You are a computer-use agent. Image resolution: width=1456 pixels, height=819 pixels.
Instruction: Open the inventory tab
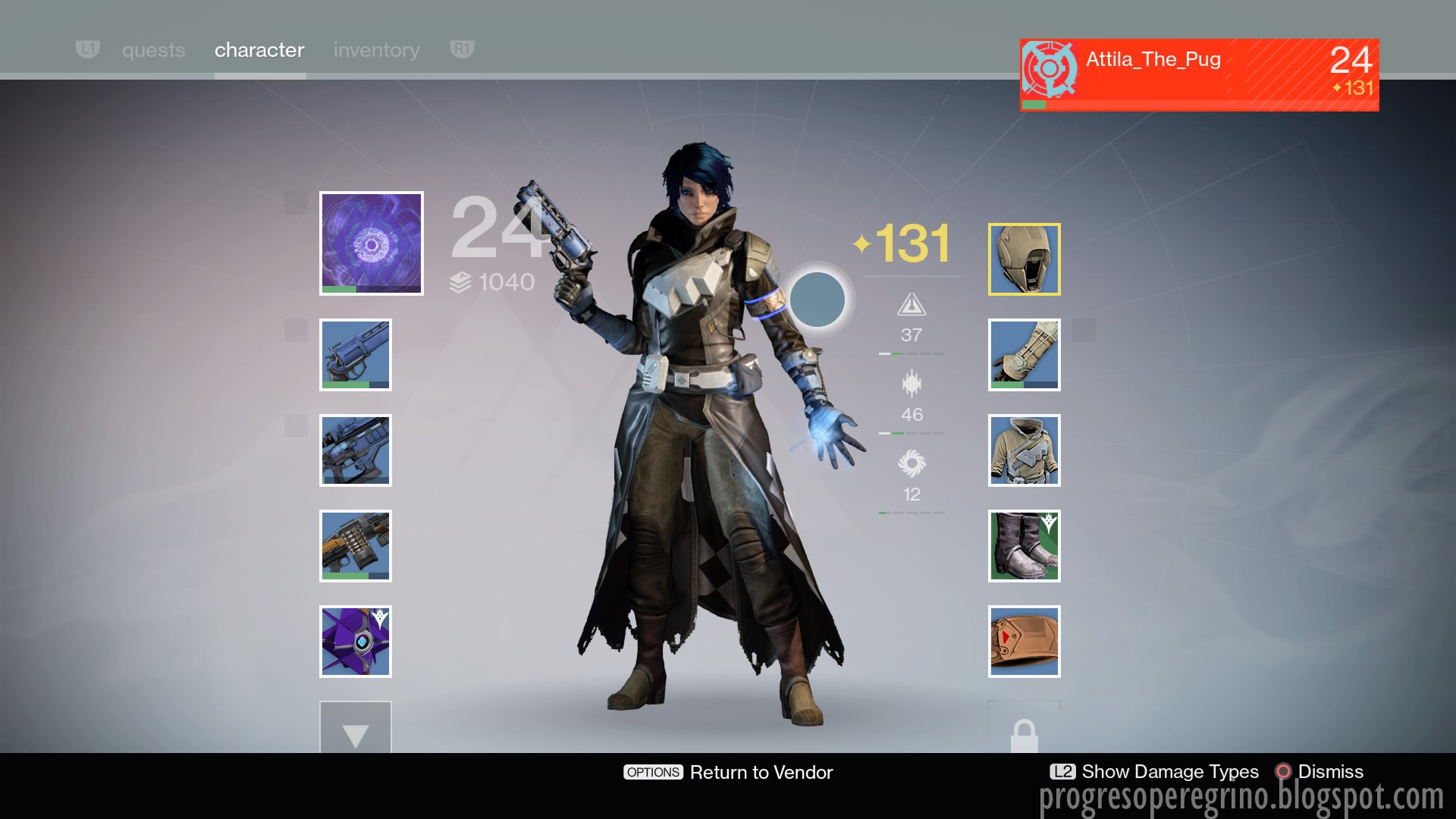point(376,50)
